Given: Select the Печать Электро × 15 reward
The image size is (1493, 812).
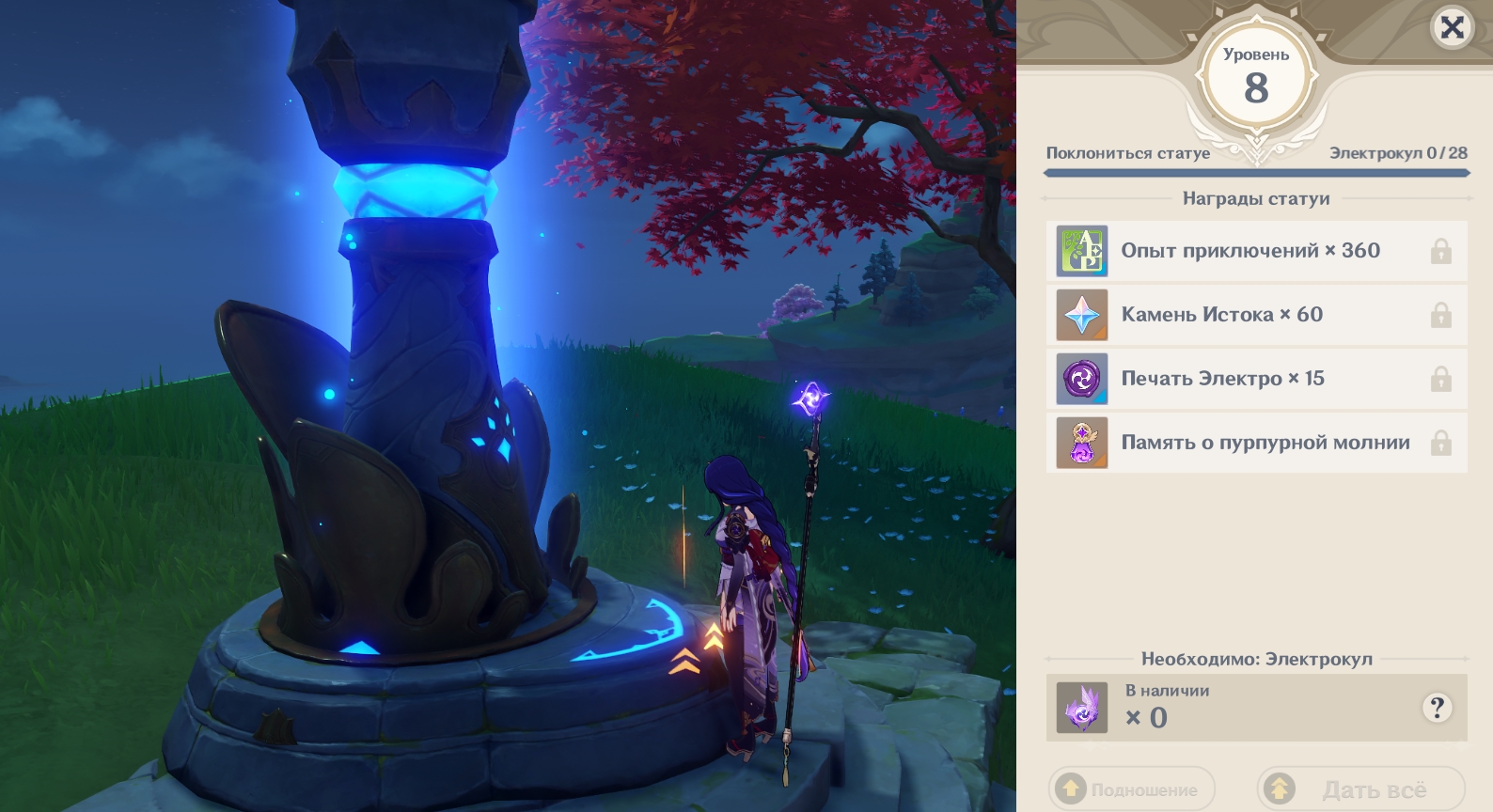Looking at the screenshot, I should pos(1256,379).
